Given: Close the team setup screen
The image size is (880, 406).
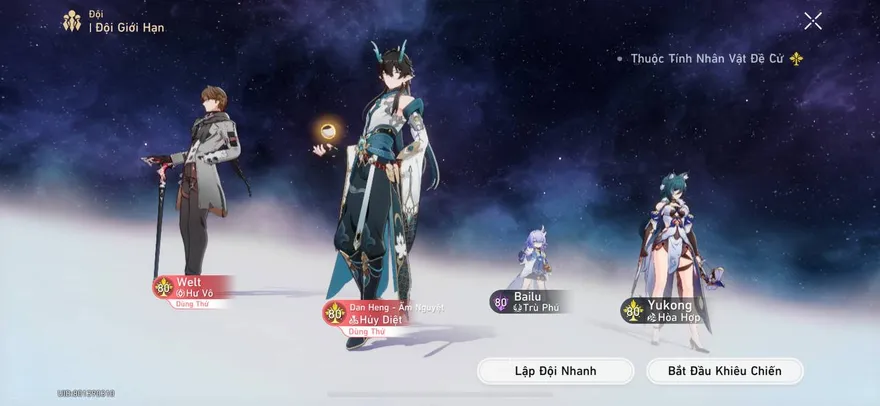Looking at the screenshot, I should click(x=812, y=21).
